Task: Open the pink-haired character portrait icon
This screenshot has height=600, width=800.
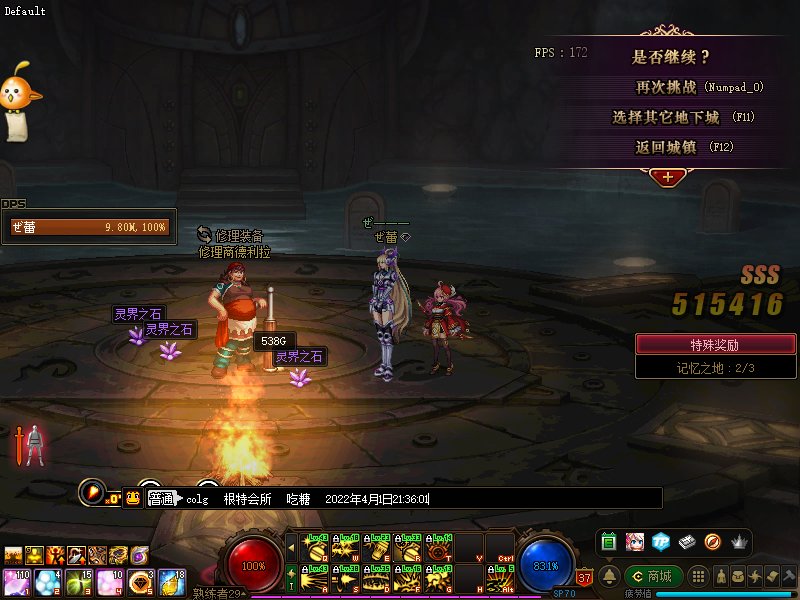Action: click(634, 542)
